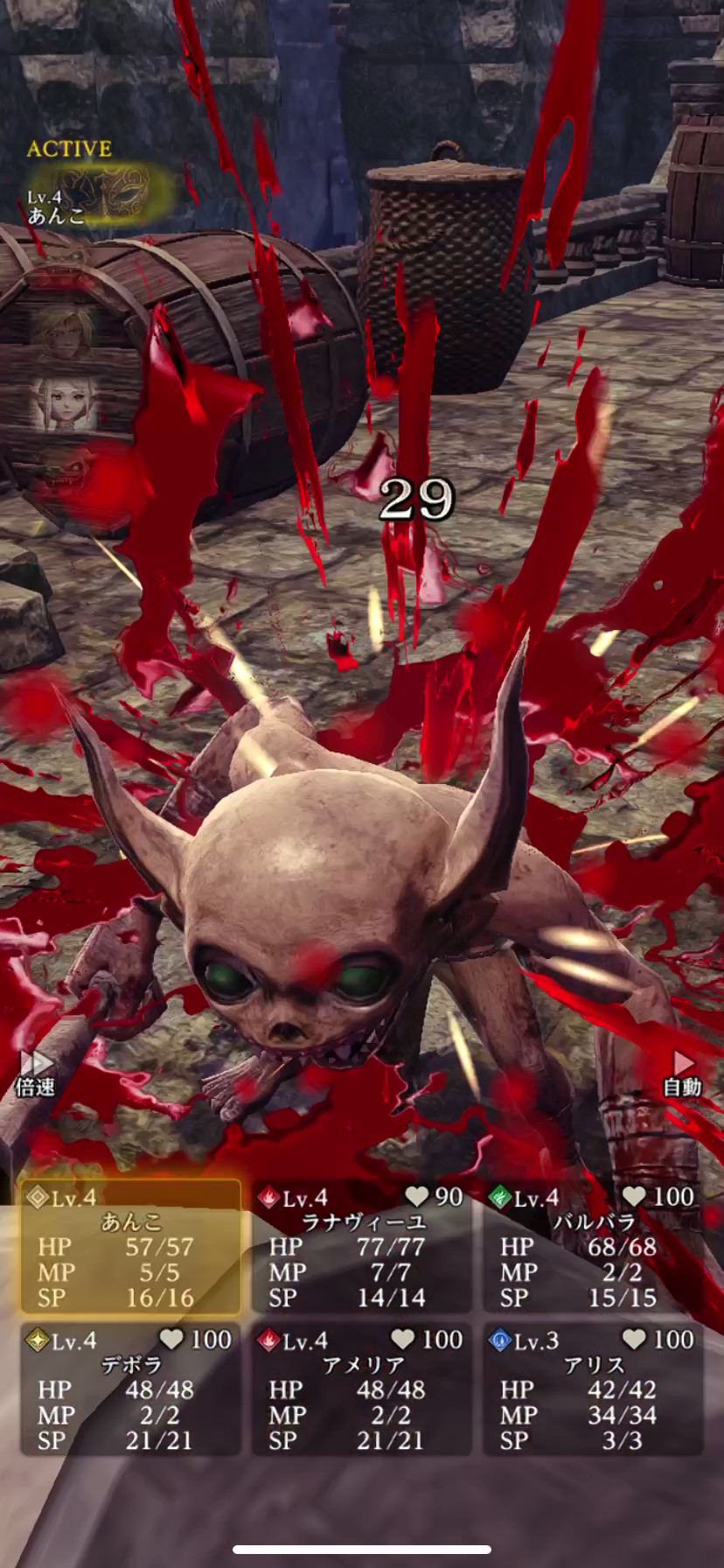
Task: Enable 自動 auto-battle mode
Action: [x=682, y=1074]
